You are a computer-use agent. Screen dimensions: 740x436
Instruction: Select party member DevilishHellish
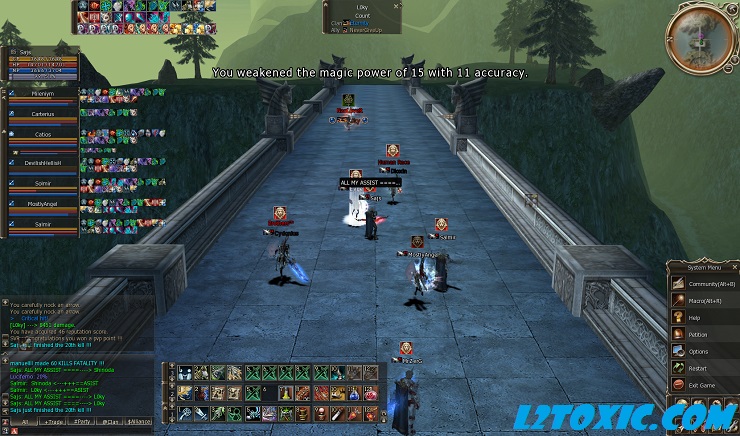(42, 161)
